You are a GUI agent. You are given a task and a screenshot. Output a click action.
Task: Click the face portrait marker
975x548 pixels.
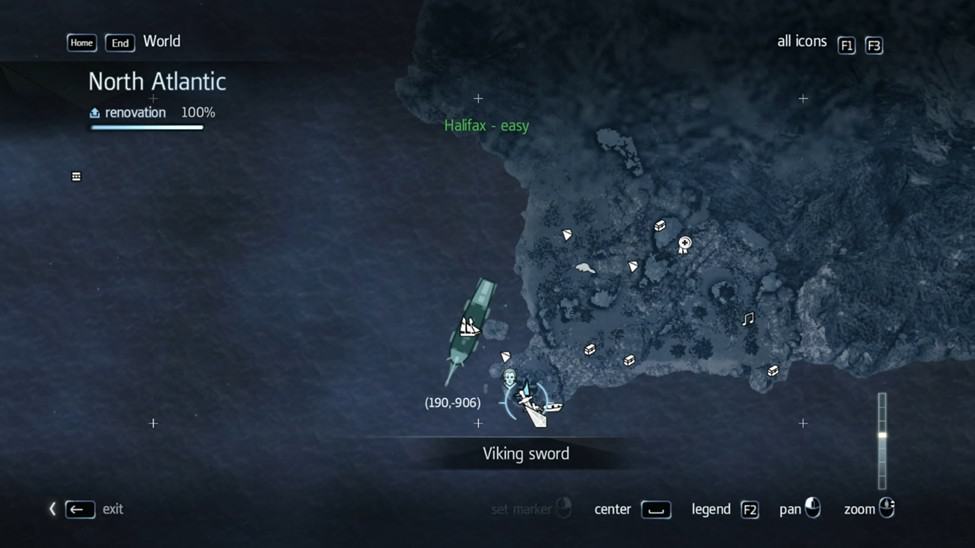pos(510,378)
